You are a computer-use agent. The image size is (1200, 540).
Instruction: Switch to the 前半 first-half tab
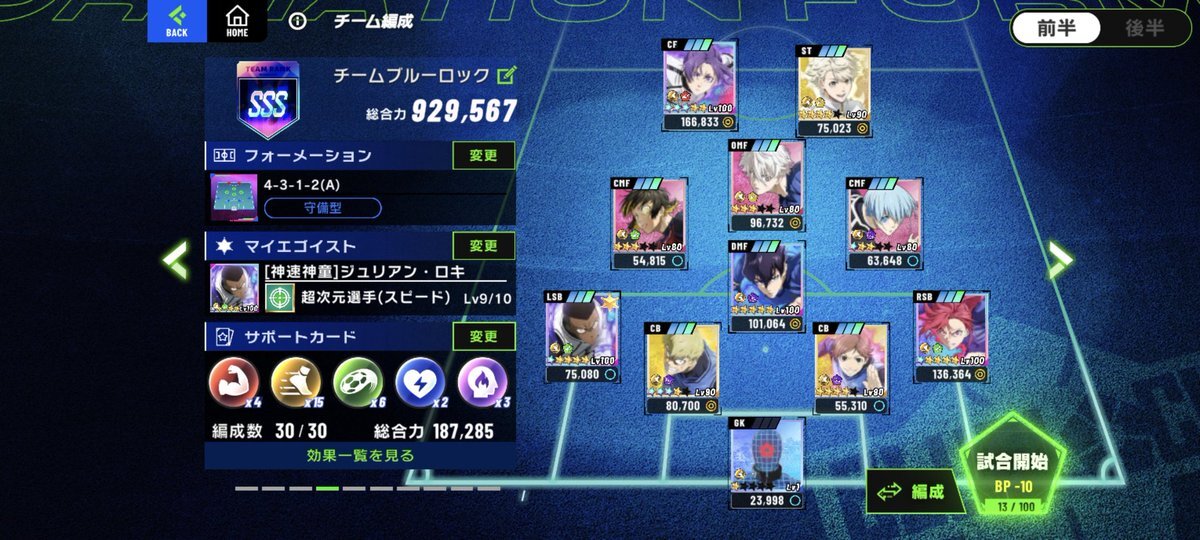click(1056, 28)
